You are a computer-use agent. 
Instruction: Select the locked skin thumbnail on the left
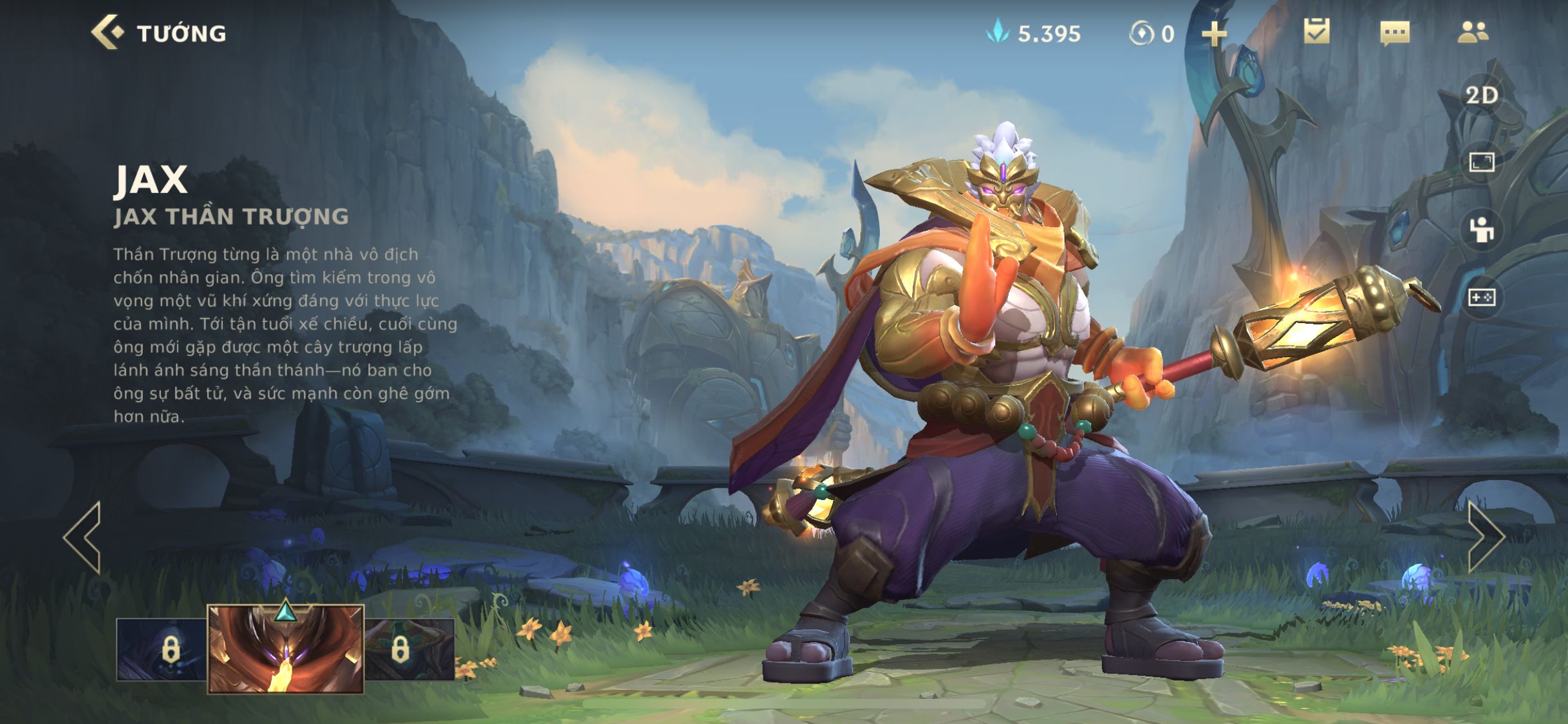click(162, 650)
